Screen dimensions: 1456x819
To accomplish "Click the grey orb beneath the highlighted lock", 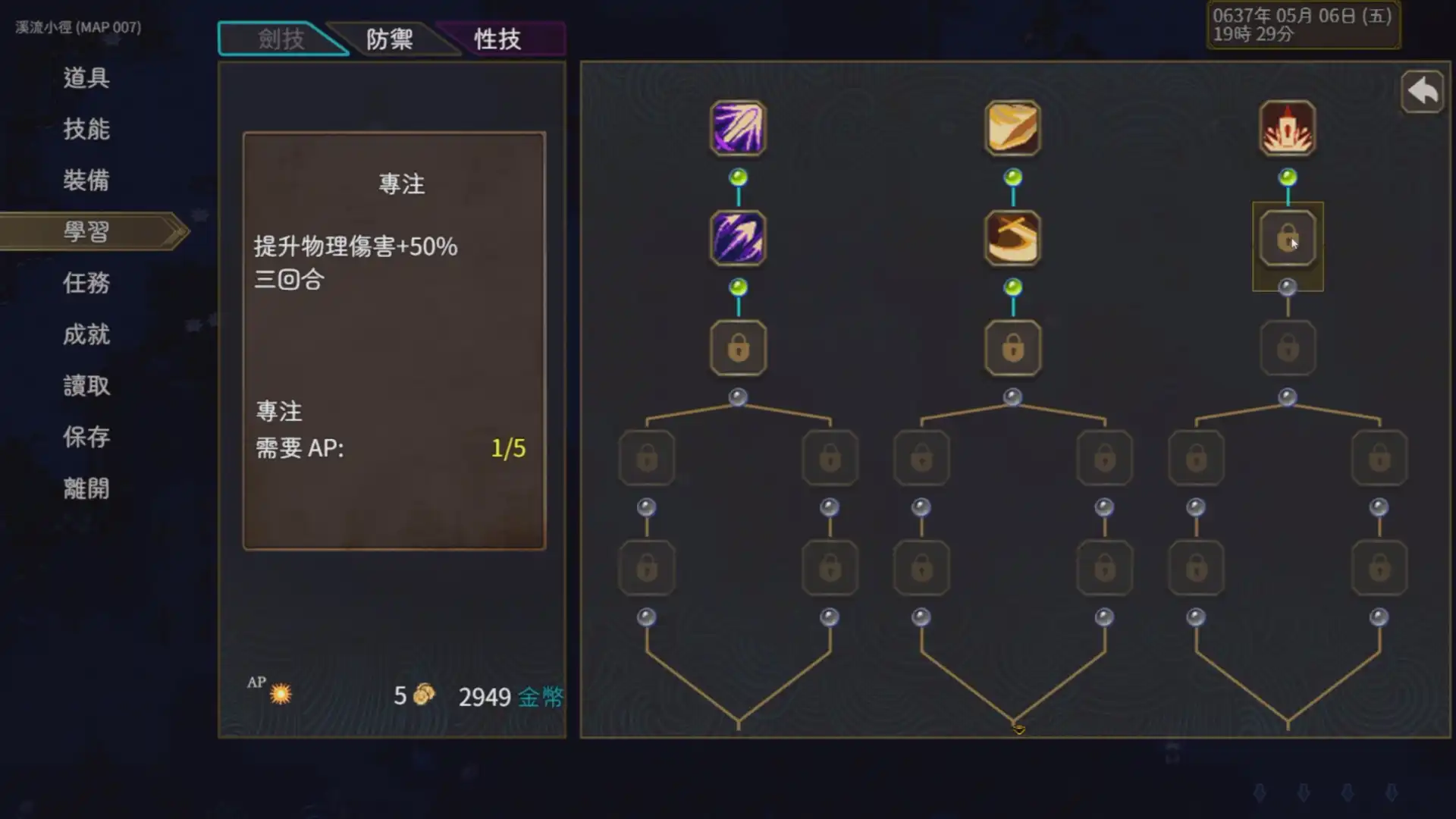I will point(1287,287).
